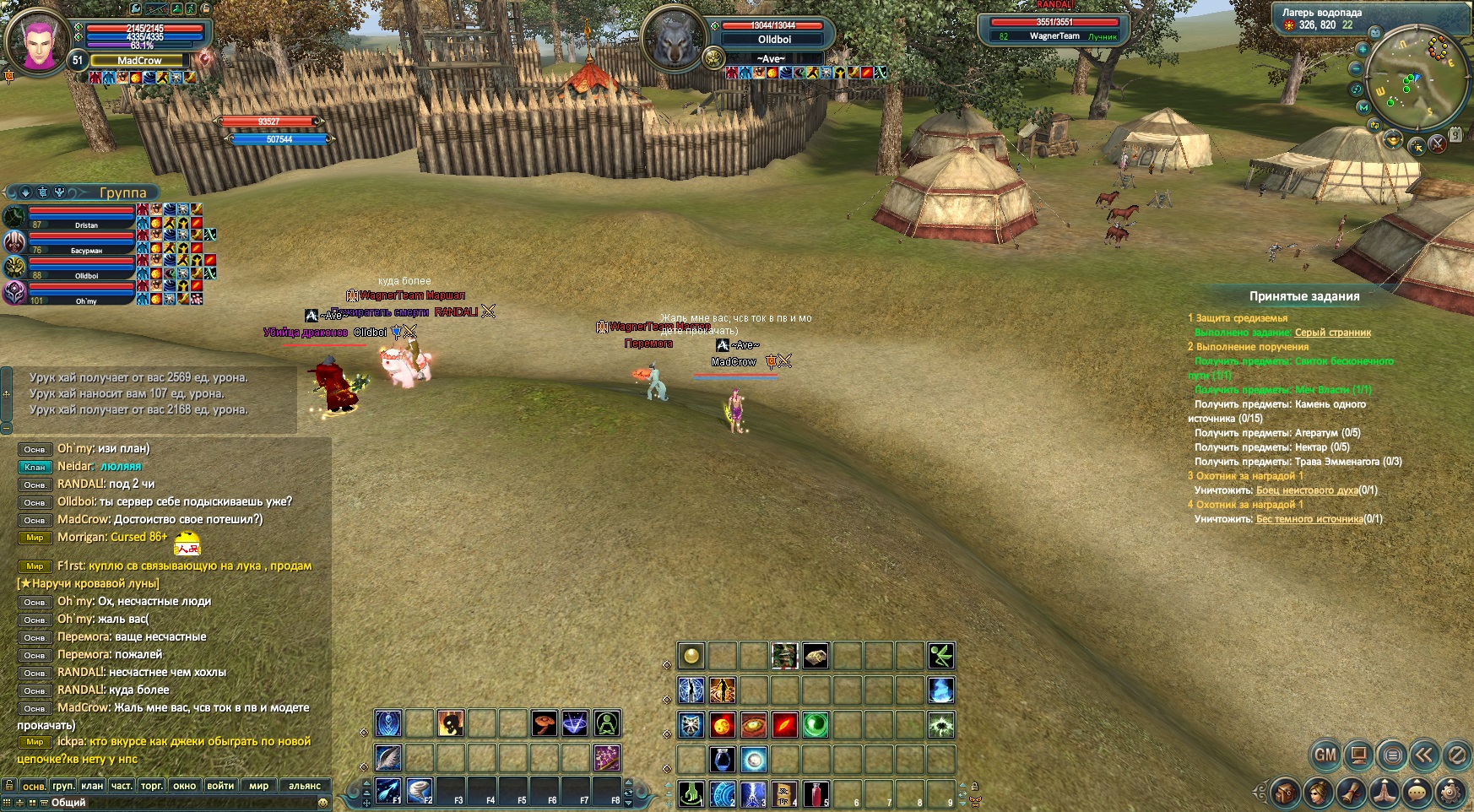Open quest link 'Серый странник'
This screenshot has height=812, width=1474.
click(1332, 333)
